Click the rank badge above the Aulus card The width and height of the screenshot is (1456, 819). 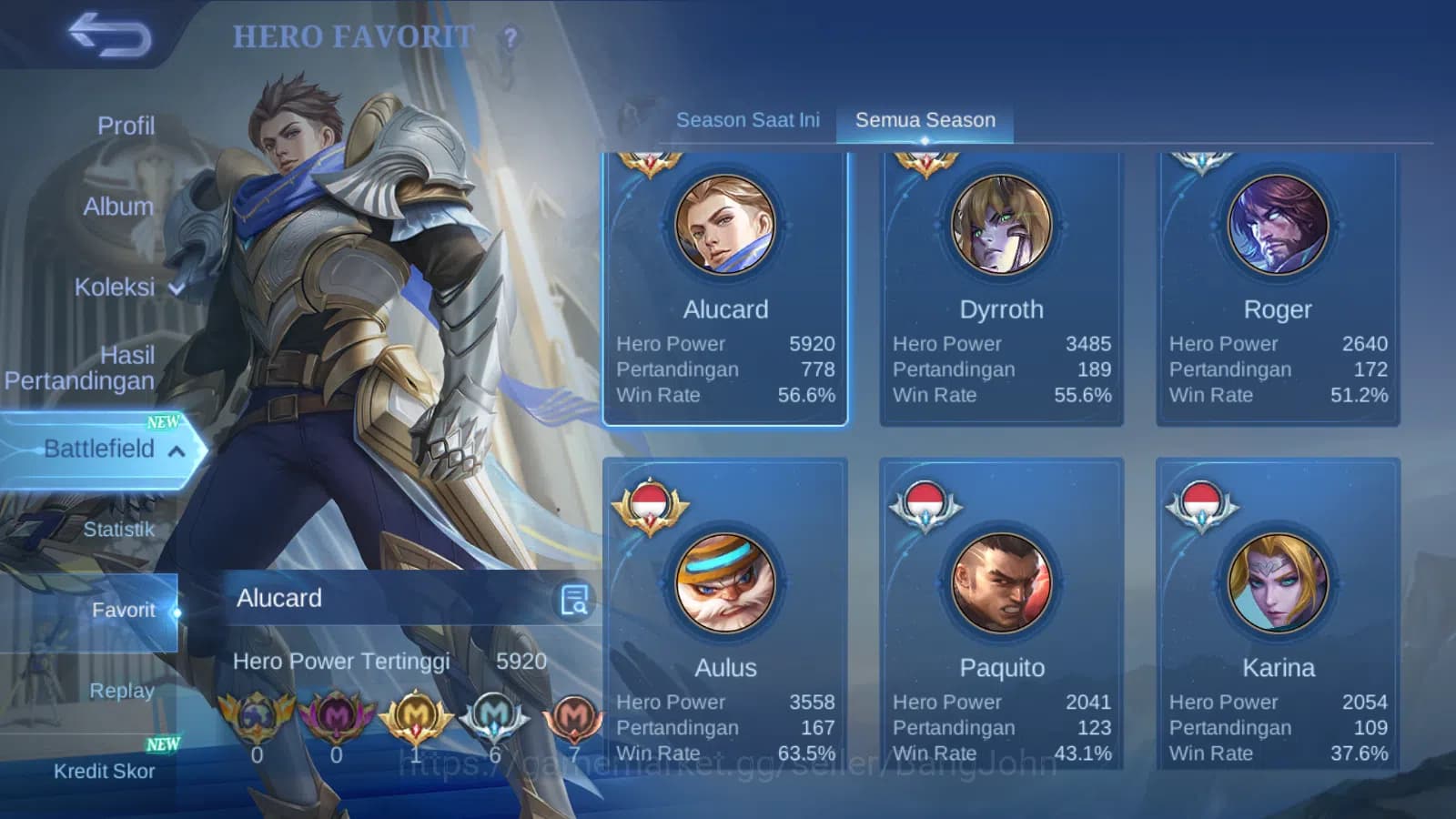649,503
